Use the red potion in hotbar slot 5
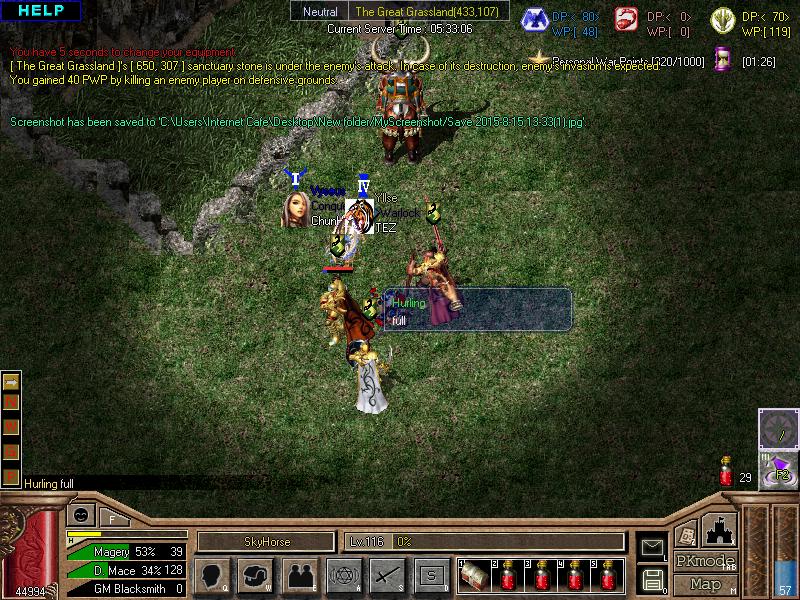This screenshot has height=600, width=800. click(x=608, y=577)
